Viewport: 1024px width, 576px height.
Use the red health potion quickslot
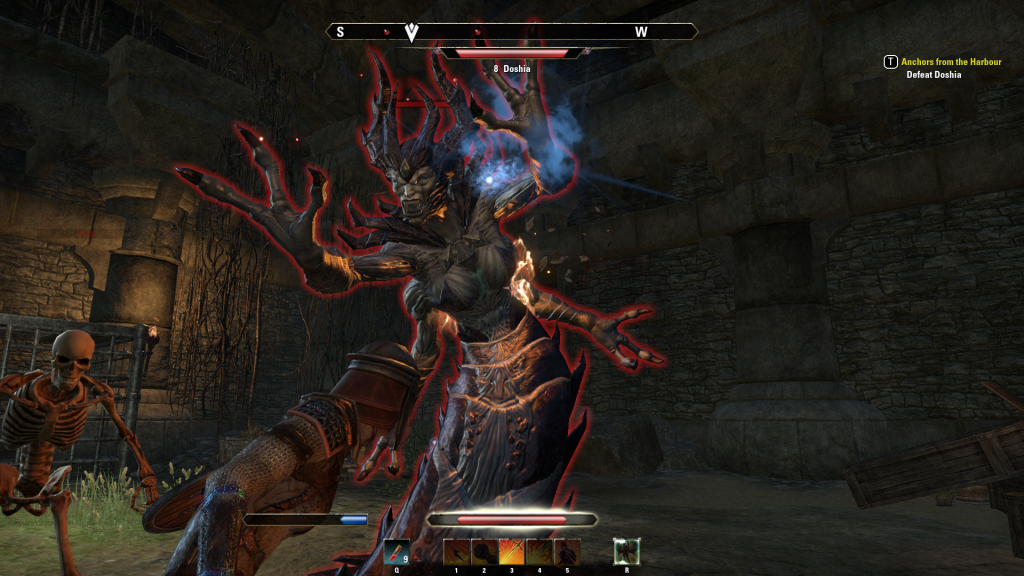point(397,552)
